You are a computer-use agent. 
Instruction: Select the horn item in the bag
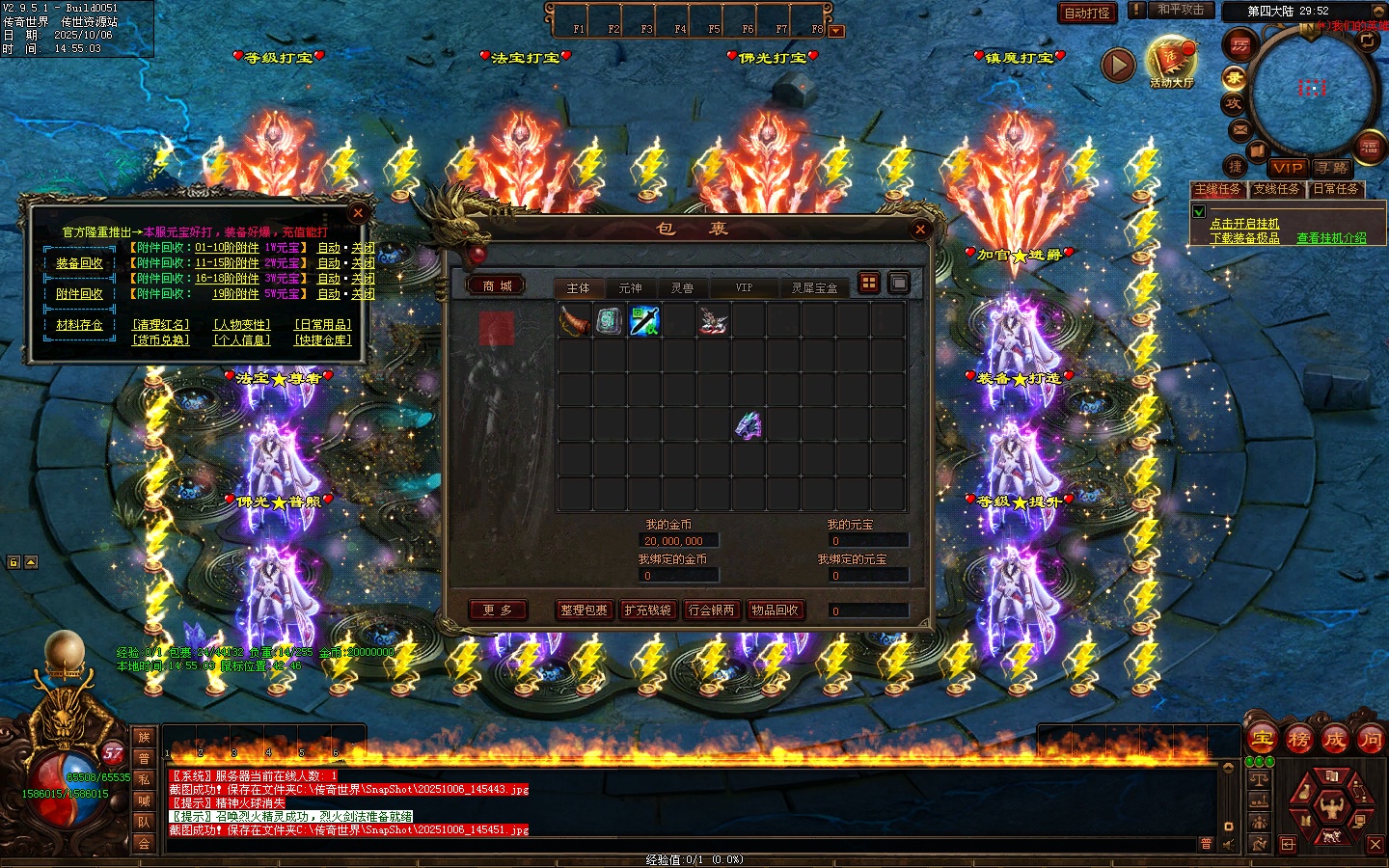click(x=575, y=320)
